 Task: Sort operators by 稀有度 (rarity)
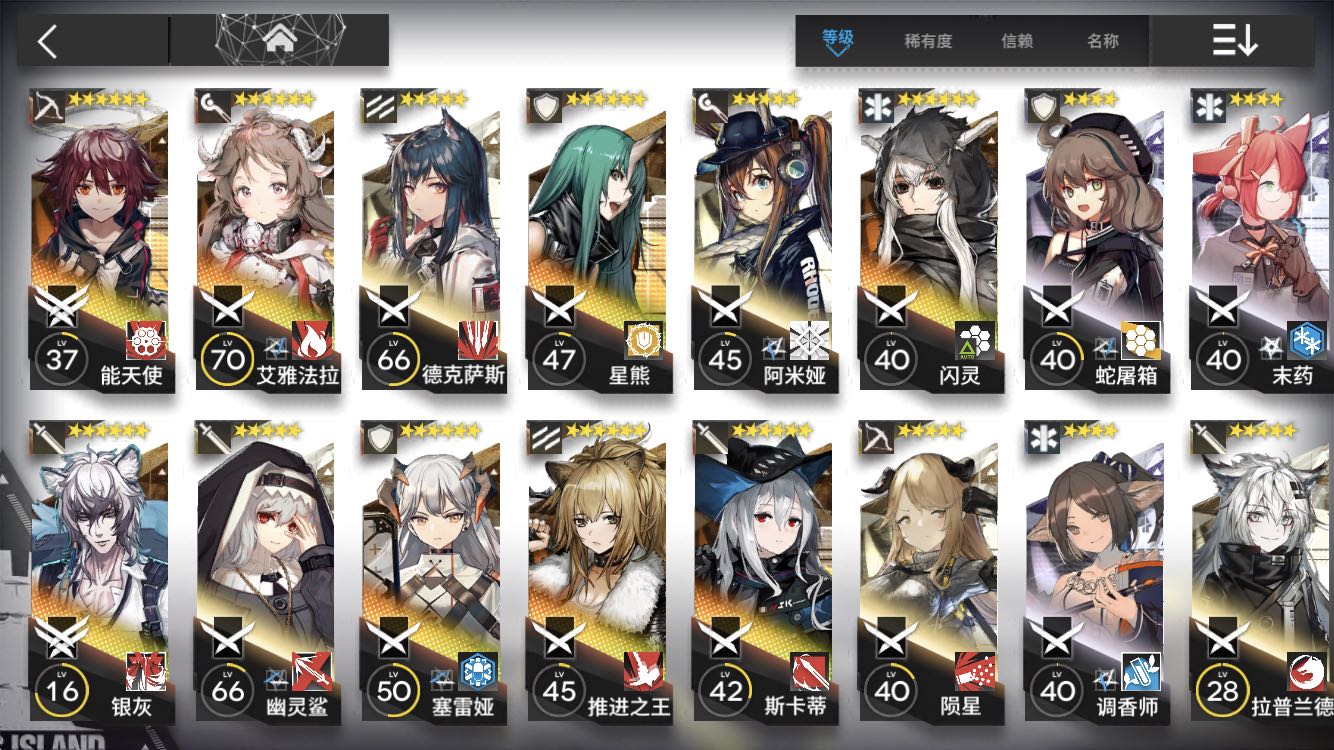(928, 41)
